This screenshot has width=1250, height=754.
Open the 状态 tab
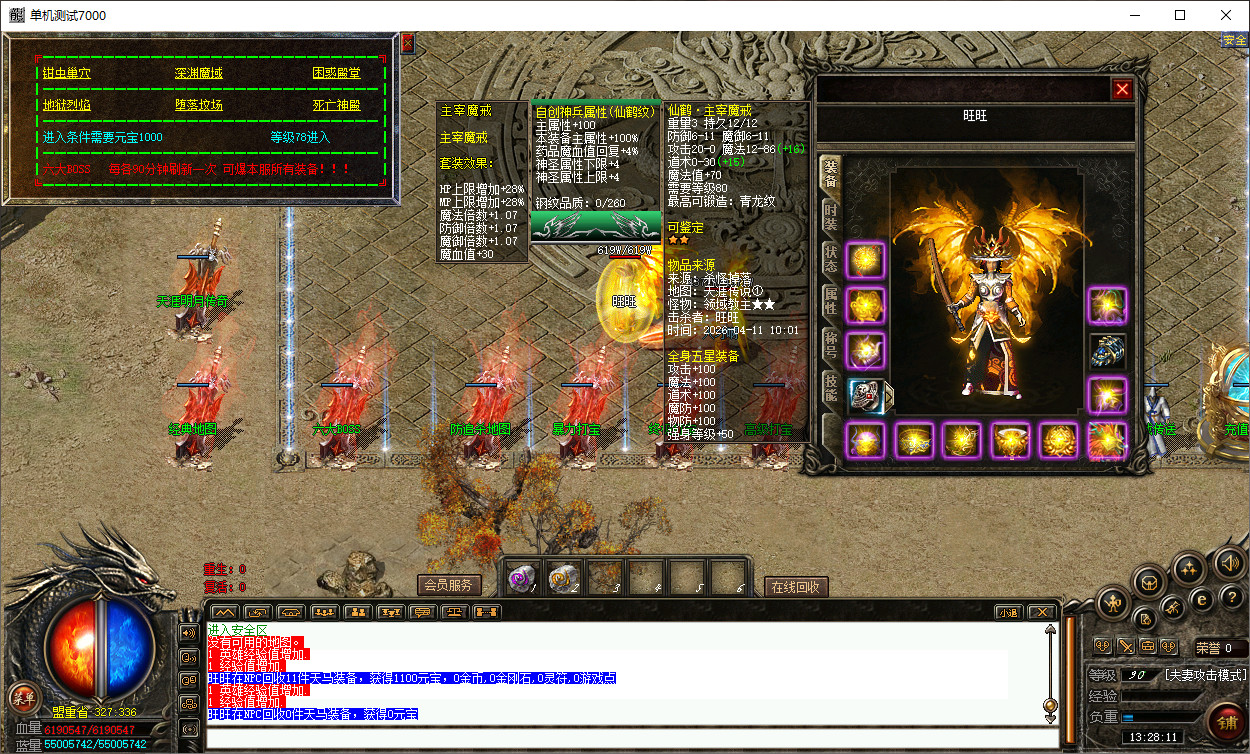pos(830,258)
